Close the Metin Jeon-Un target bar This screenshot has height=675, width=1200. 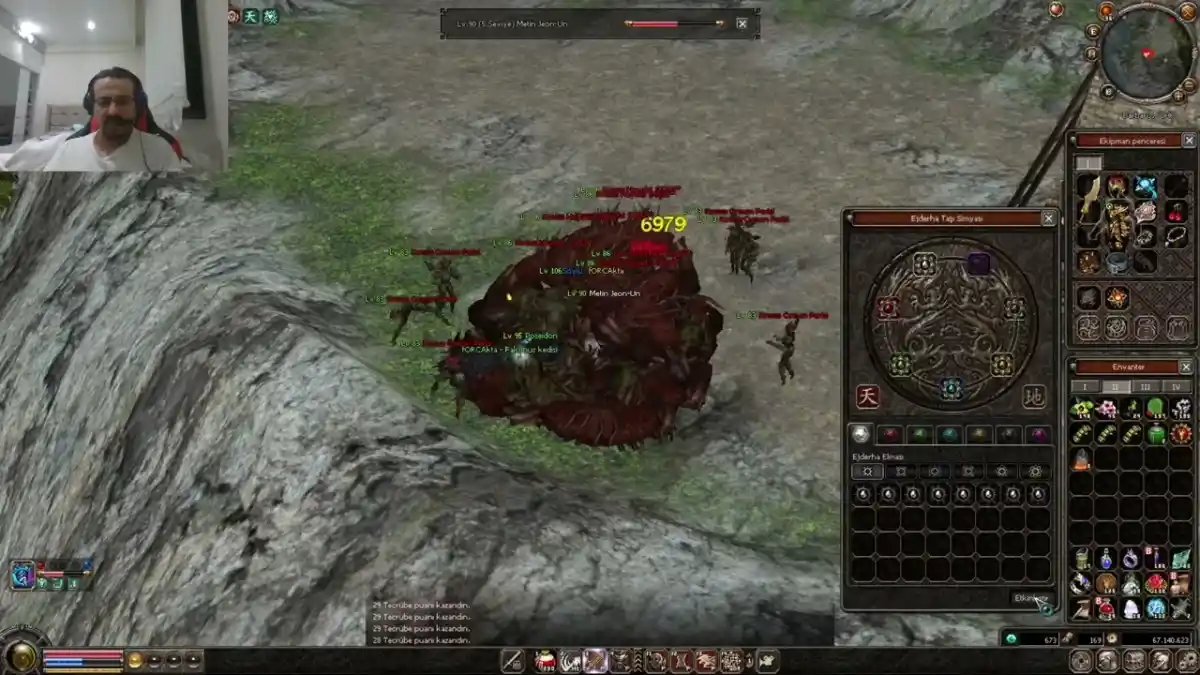[742, 23]
